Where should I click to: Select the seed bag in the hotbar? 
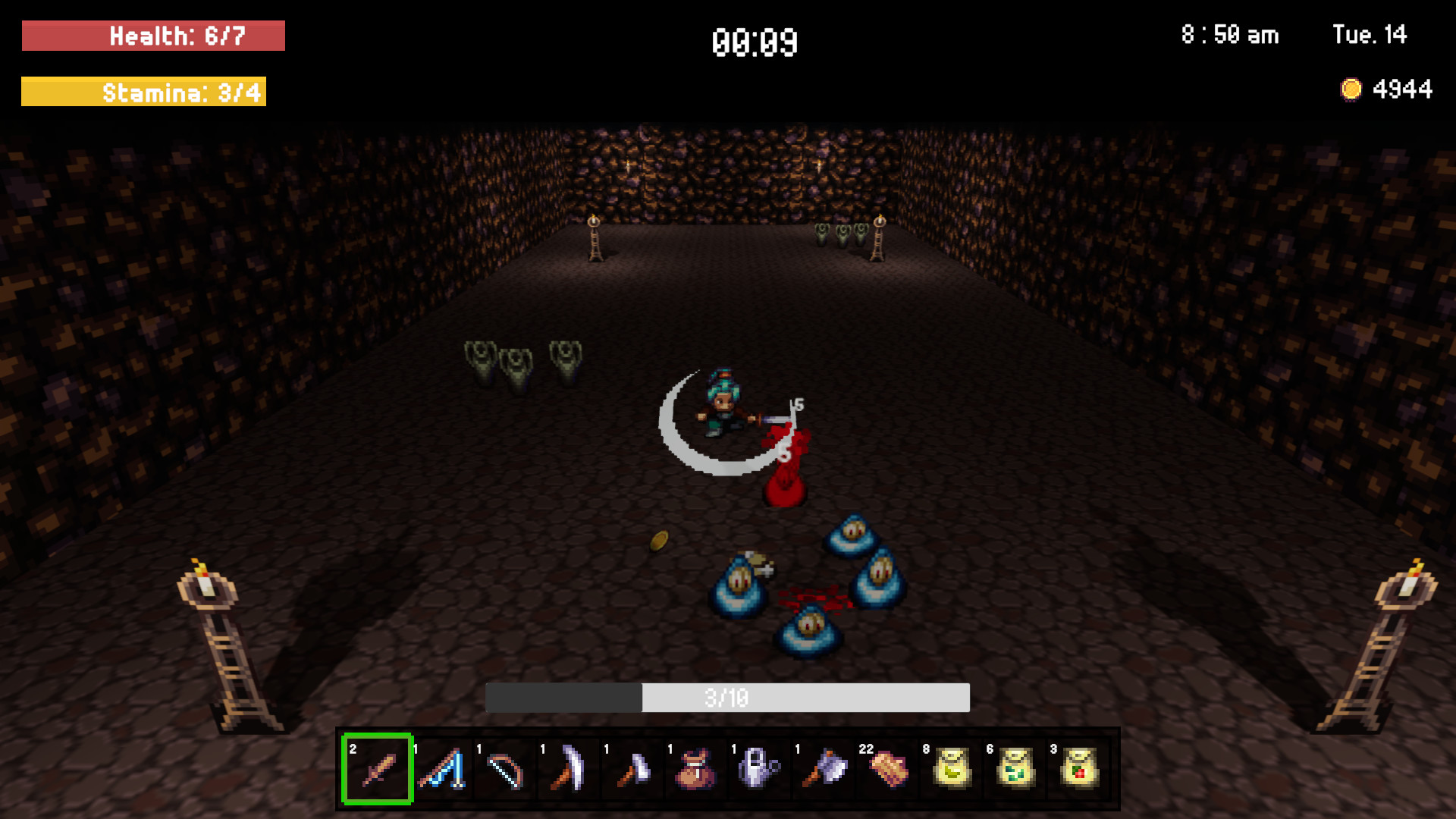(696, 768)
